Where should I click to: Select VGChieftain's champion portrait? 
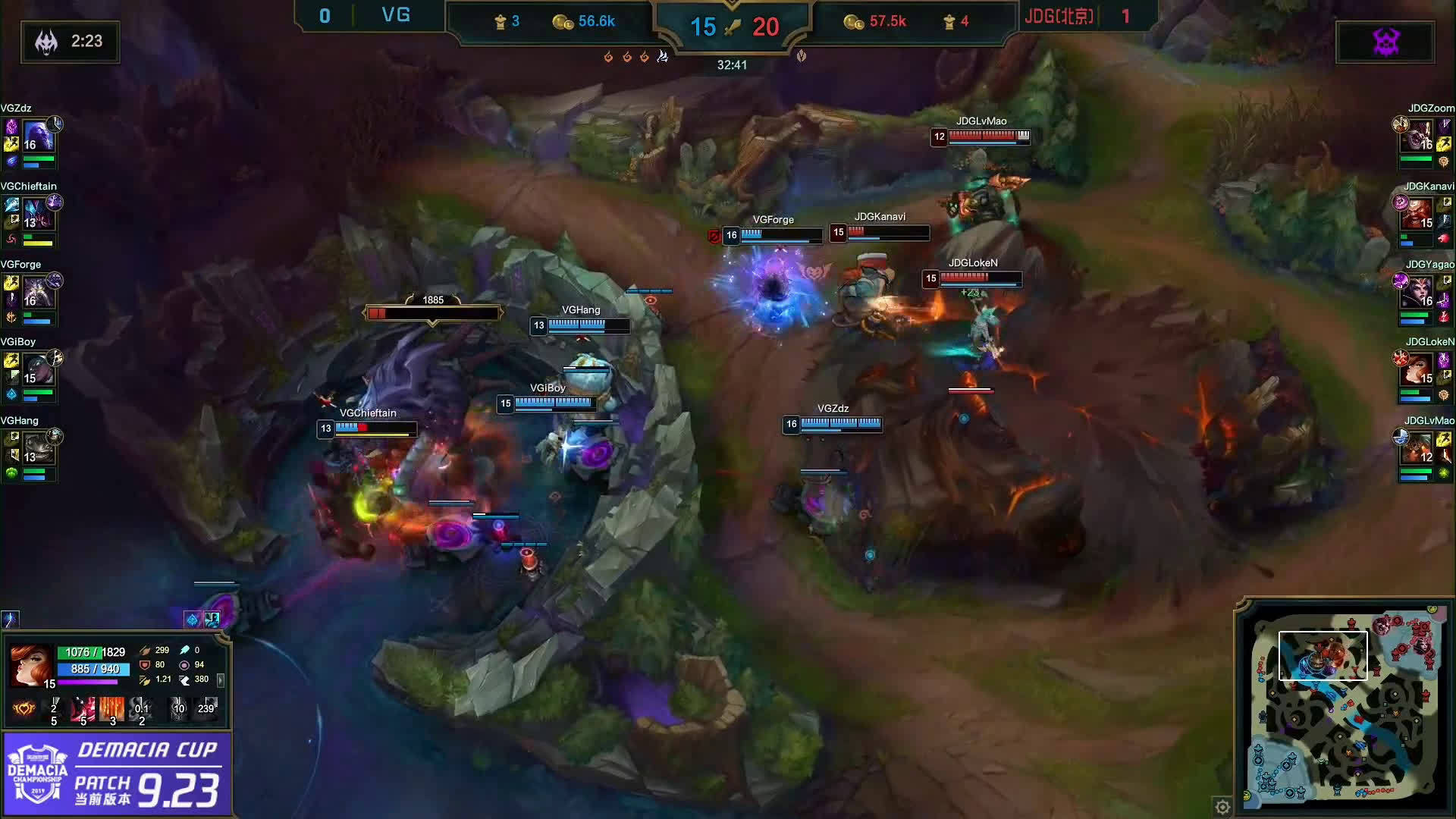tap(36, 215)
